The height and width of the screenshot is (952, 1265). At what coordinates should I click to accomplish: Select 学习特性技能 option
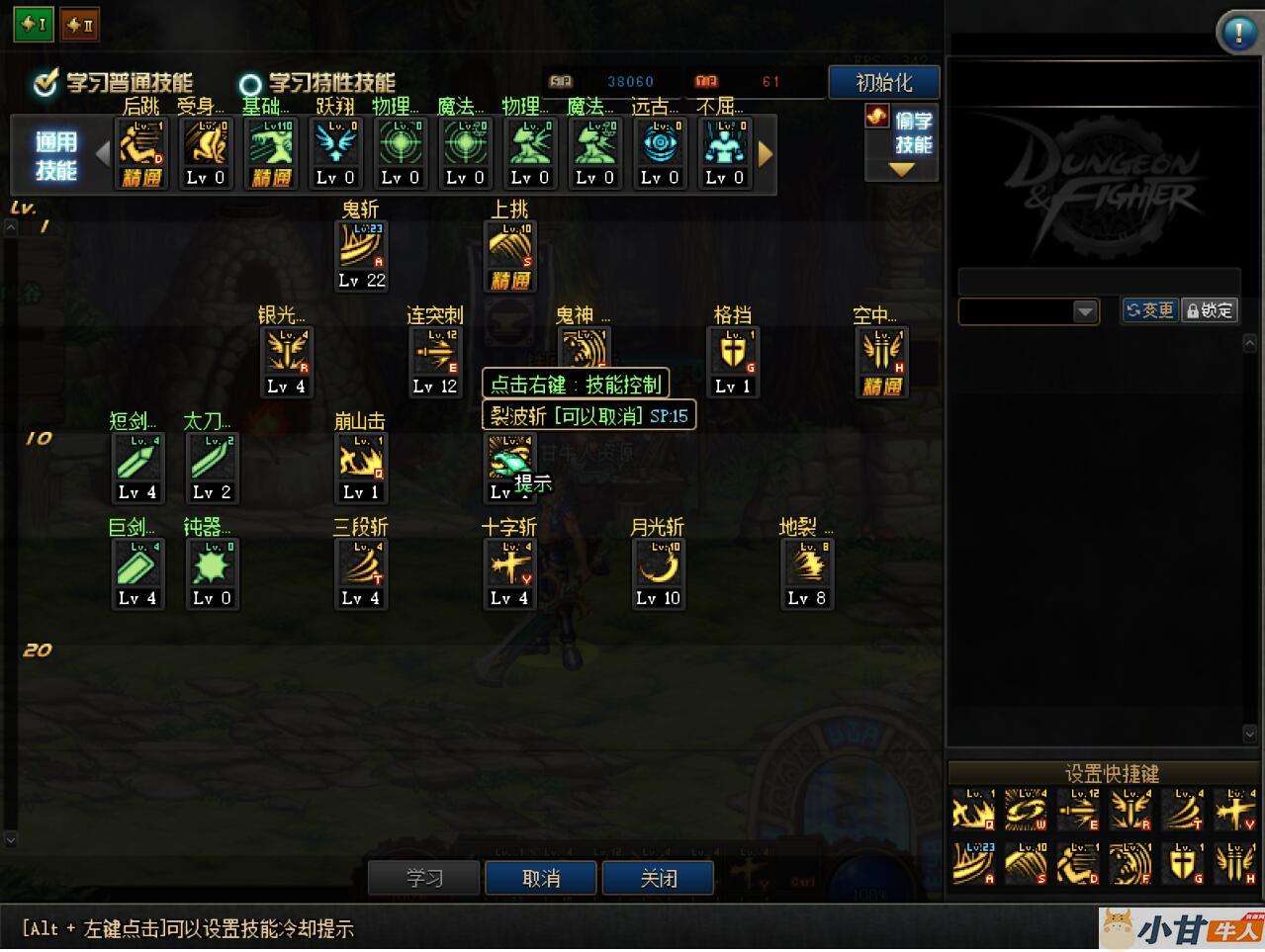click(250, 85)
